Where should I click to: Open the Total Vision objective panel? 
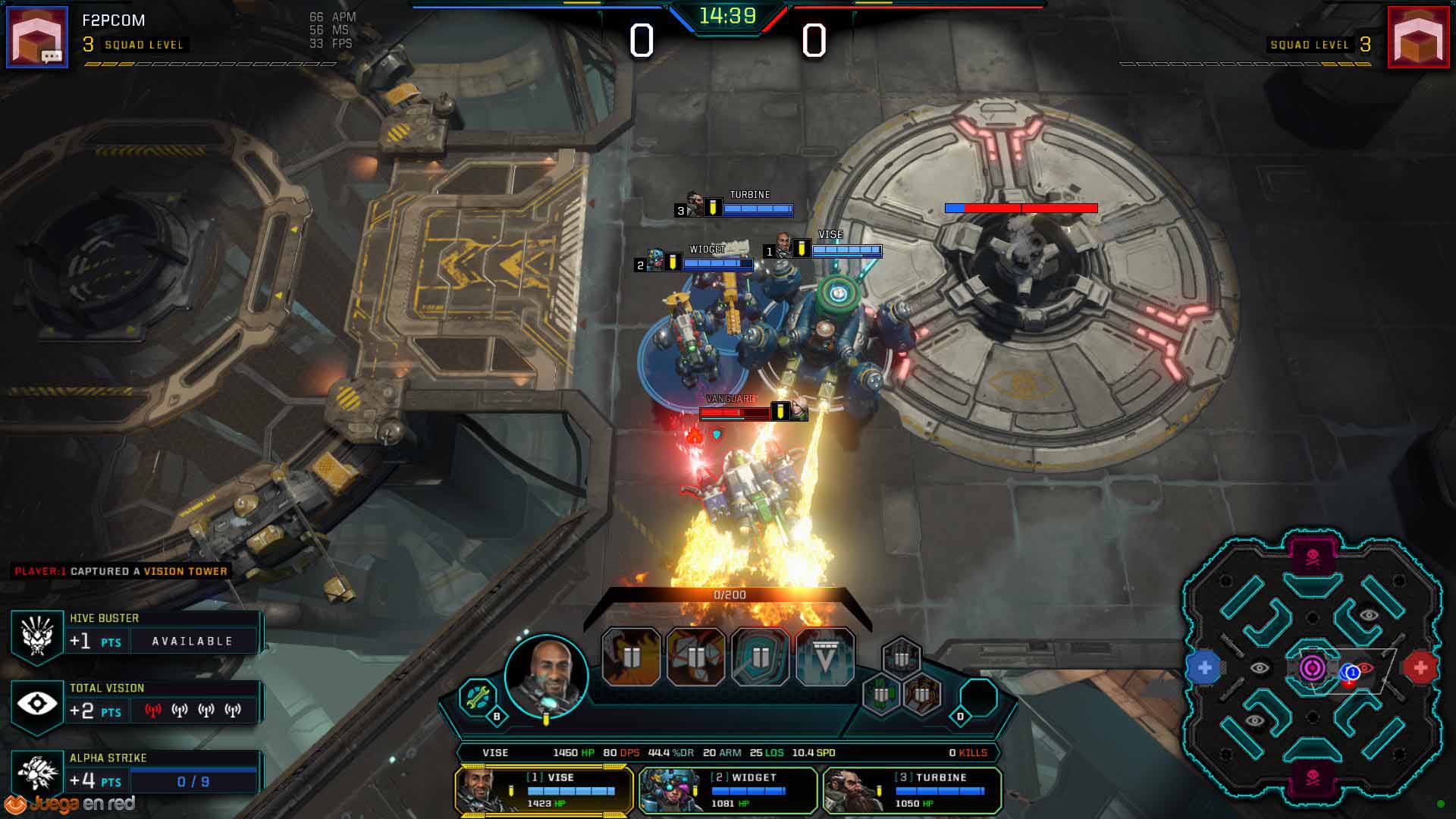click(136, 703)
